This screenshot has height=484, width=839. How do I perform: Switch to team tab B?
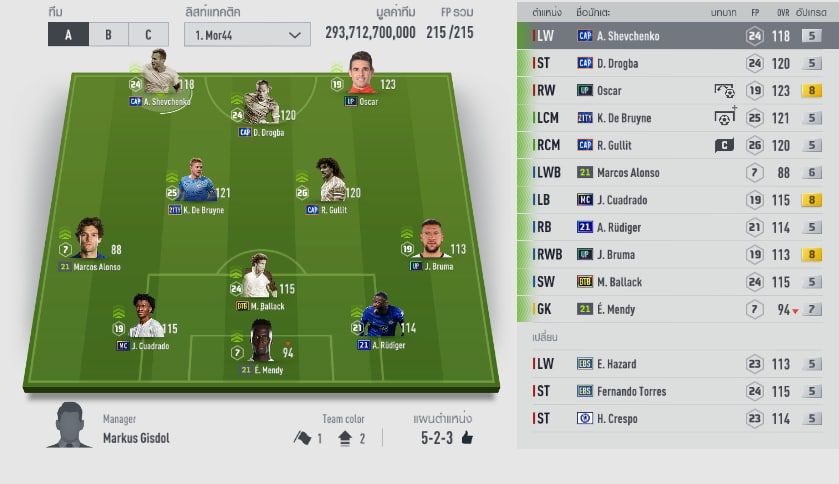pos(108,34)
